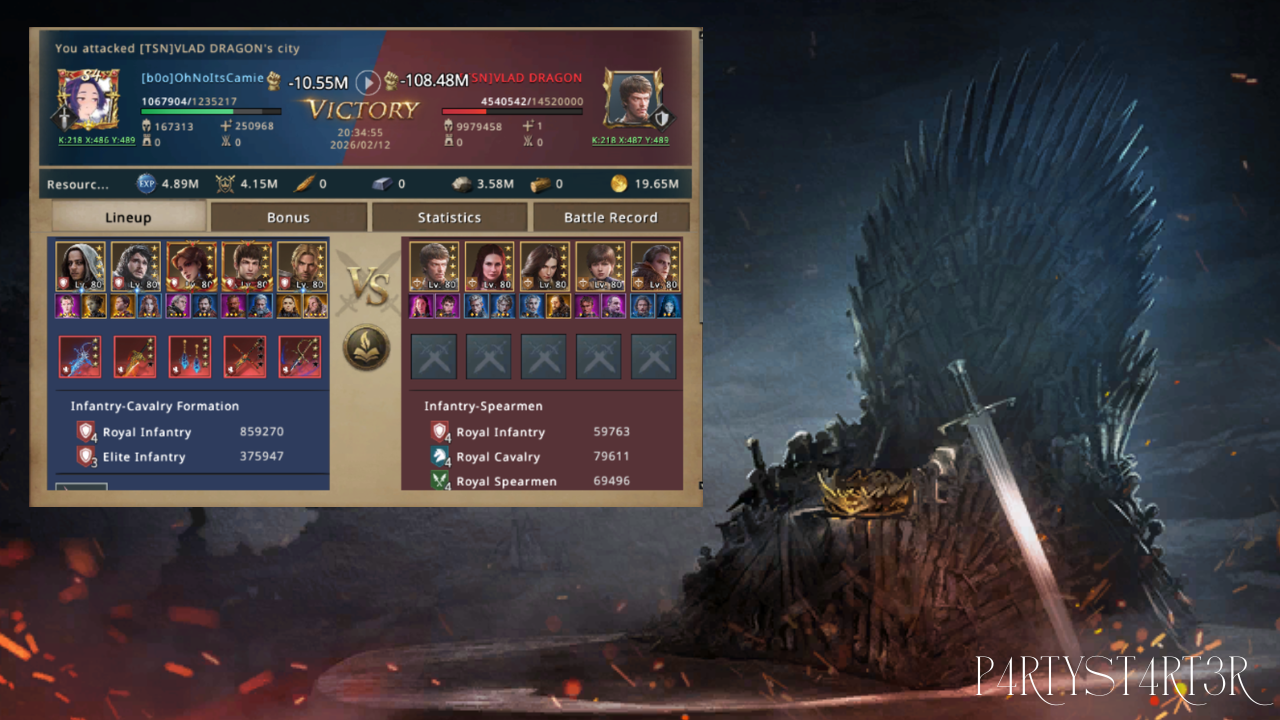Select the hooded attacker commander portrait
1280x720 pixels.
click(80, 266)
